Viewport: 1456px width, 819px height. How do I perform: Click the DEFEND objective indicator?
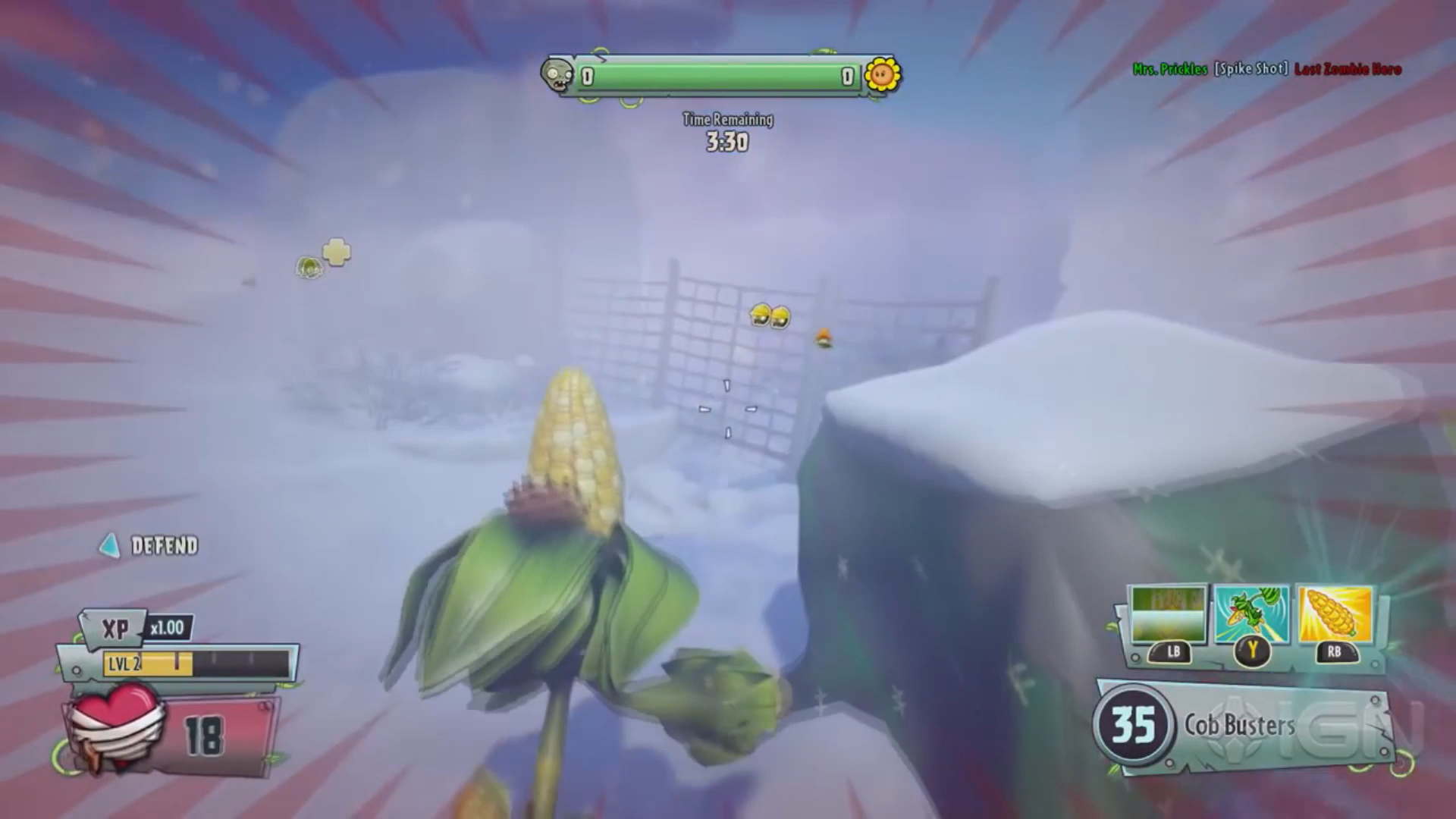click(150, 546)
